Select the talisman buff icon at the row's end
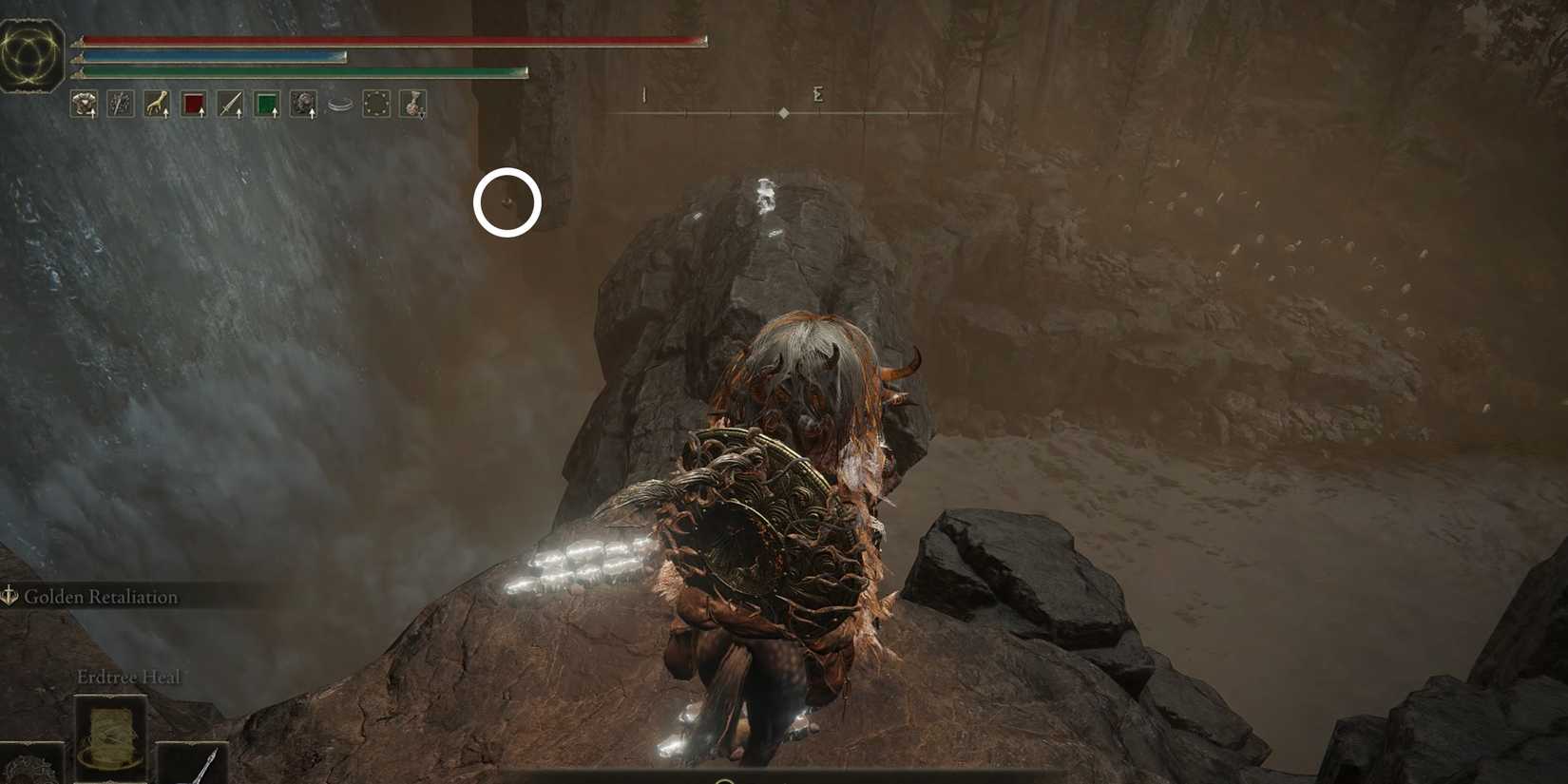Viewport: 1568px width, 784px height. point(412,105)
